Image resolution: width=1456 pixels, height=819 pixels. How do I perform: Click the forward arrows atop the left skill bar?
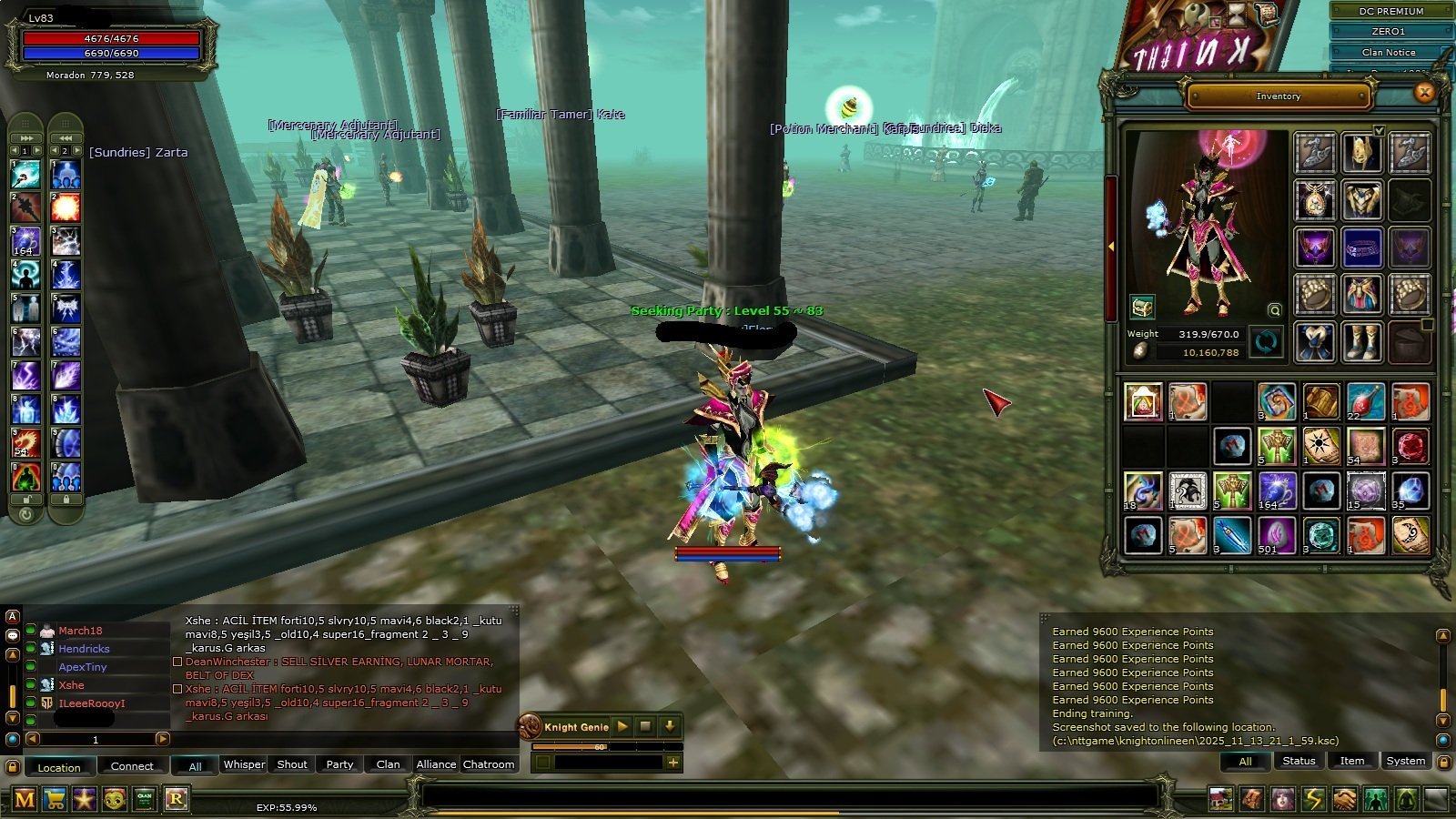(x=25, y=137)
